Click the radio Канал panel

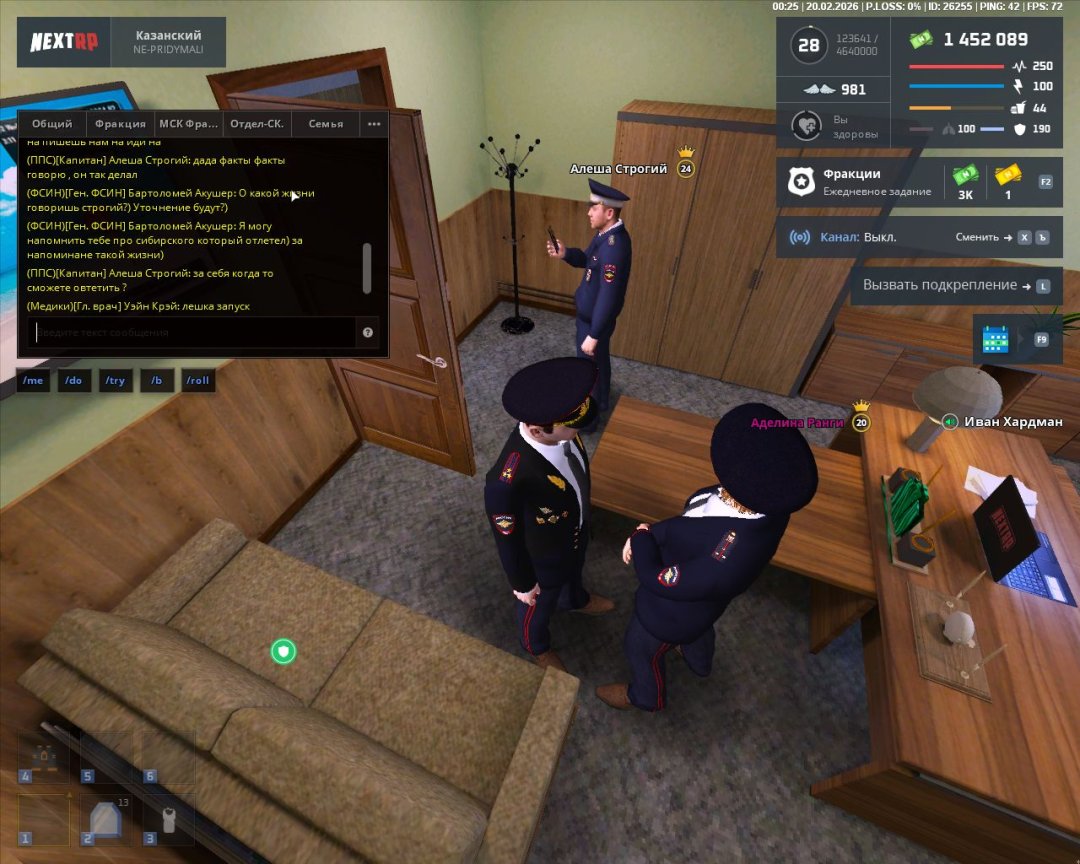(x=919, y=237)
